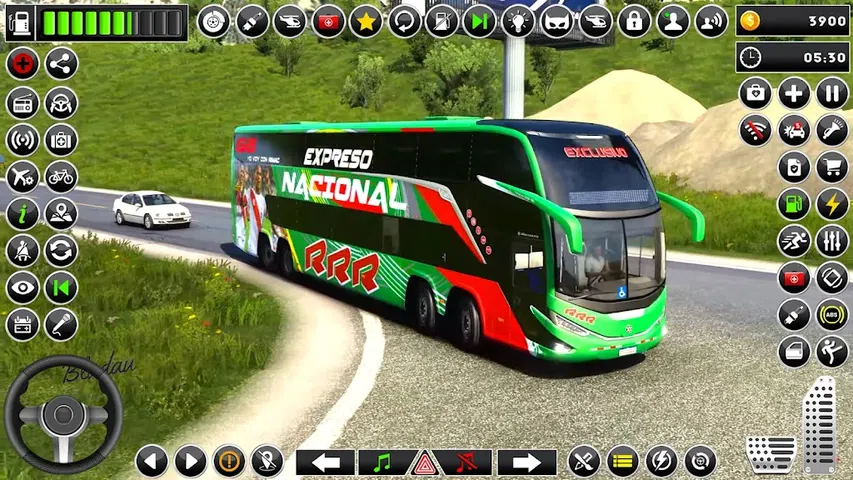Change view with the eye icon
Screen dimensions: 853x480
[22, 287]
